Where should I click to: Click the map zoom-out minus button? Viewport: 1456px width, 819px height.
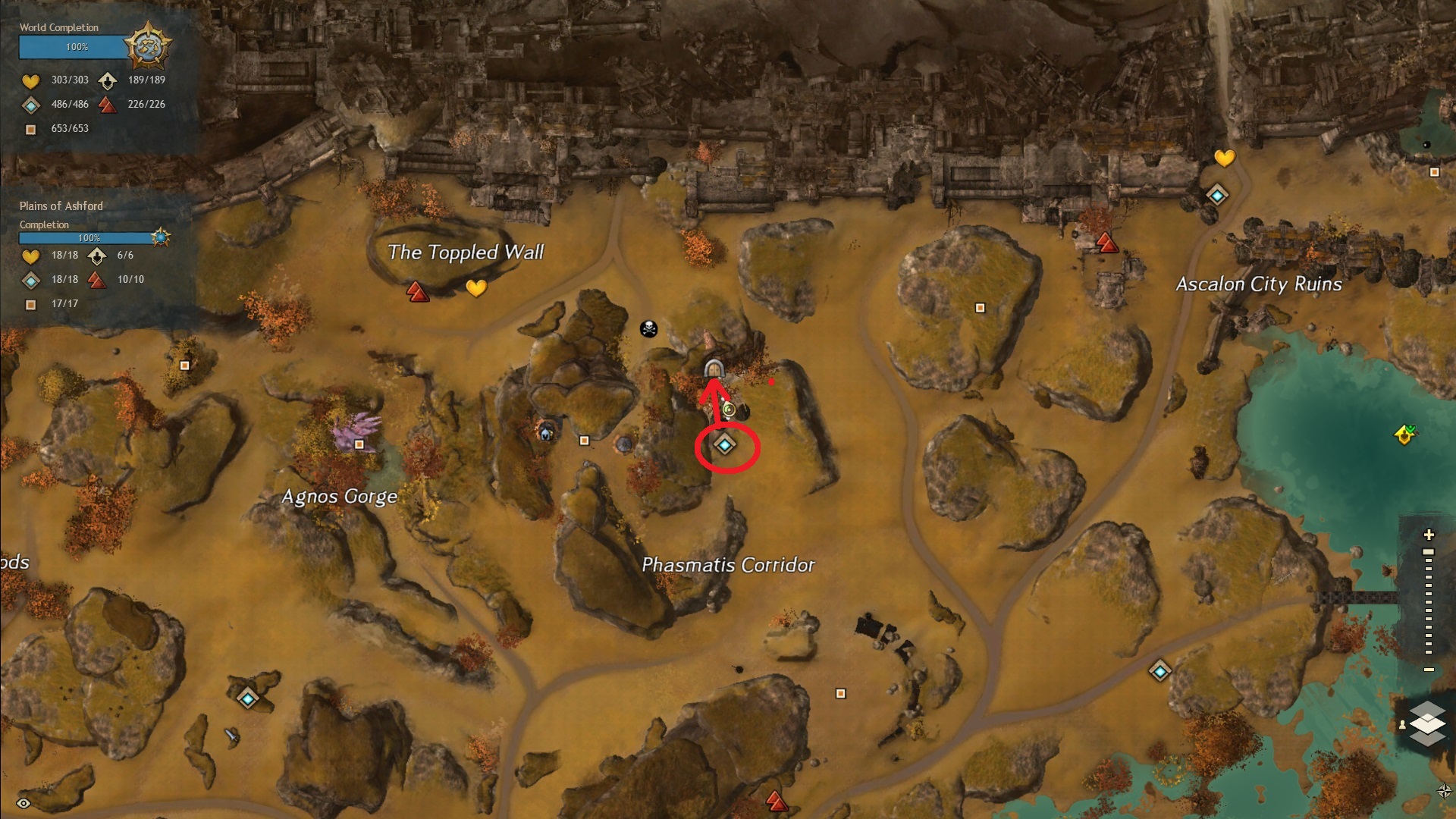(1429, 670)
